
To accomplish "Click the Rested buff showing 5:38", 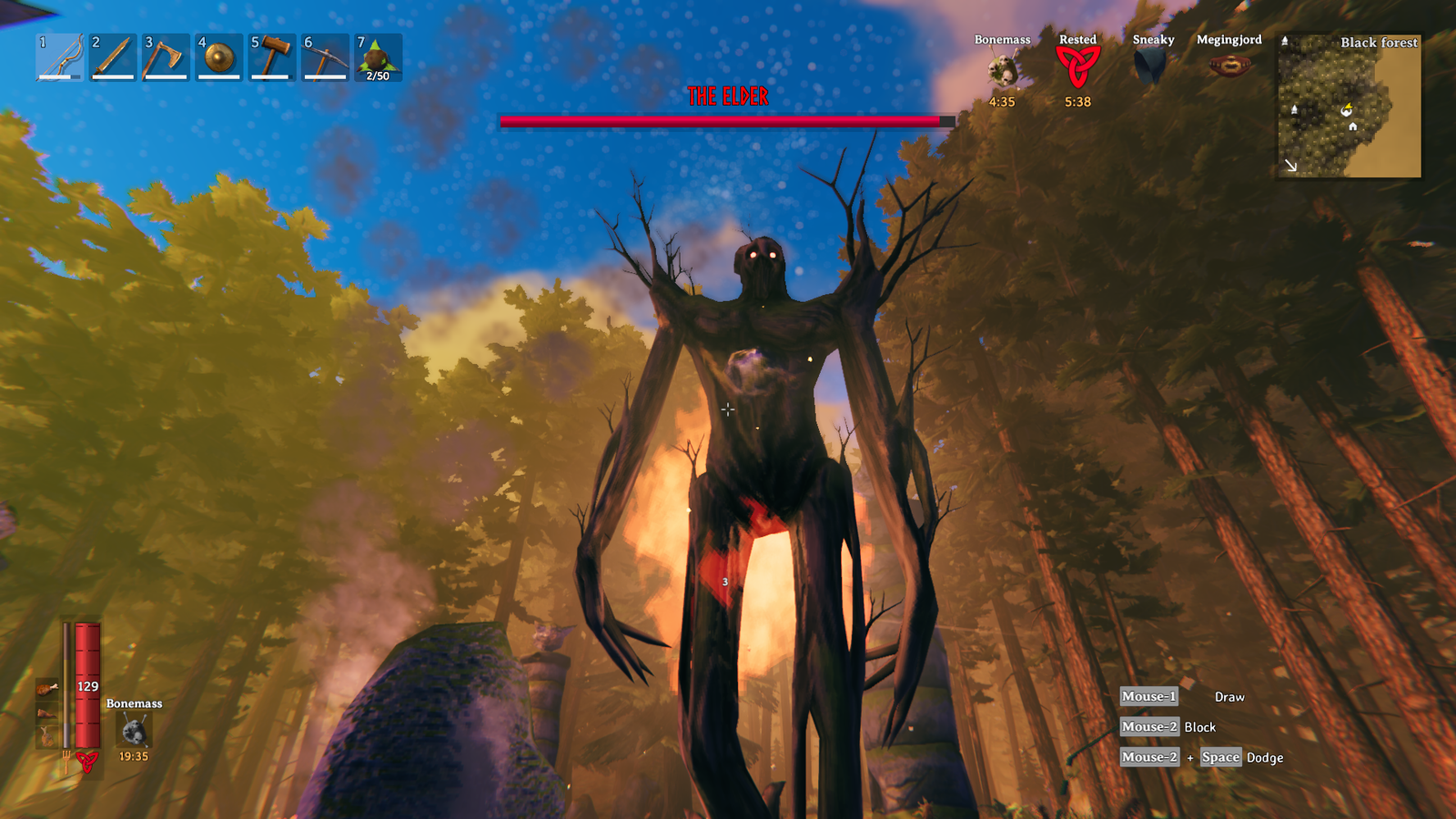I will pyautogui.click(x=1077, y=68).
